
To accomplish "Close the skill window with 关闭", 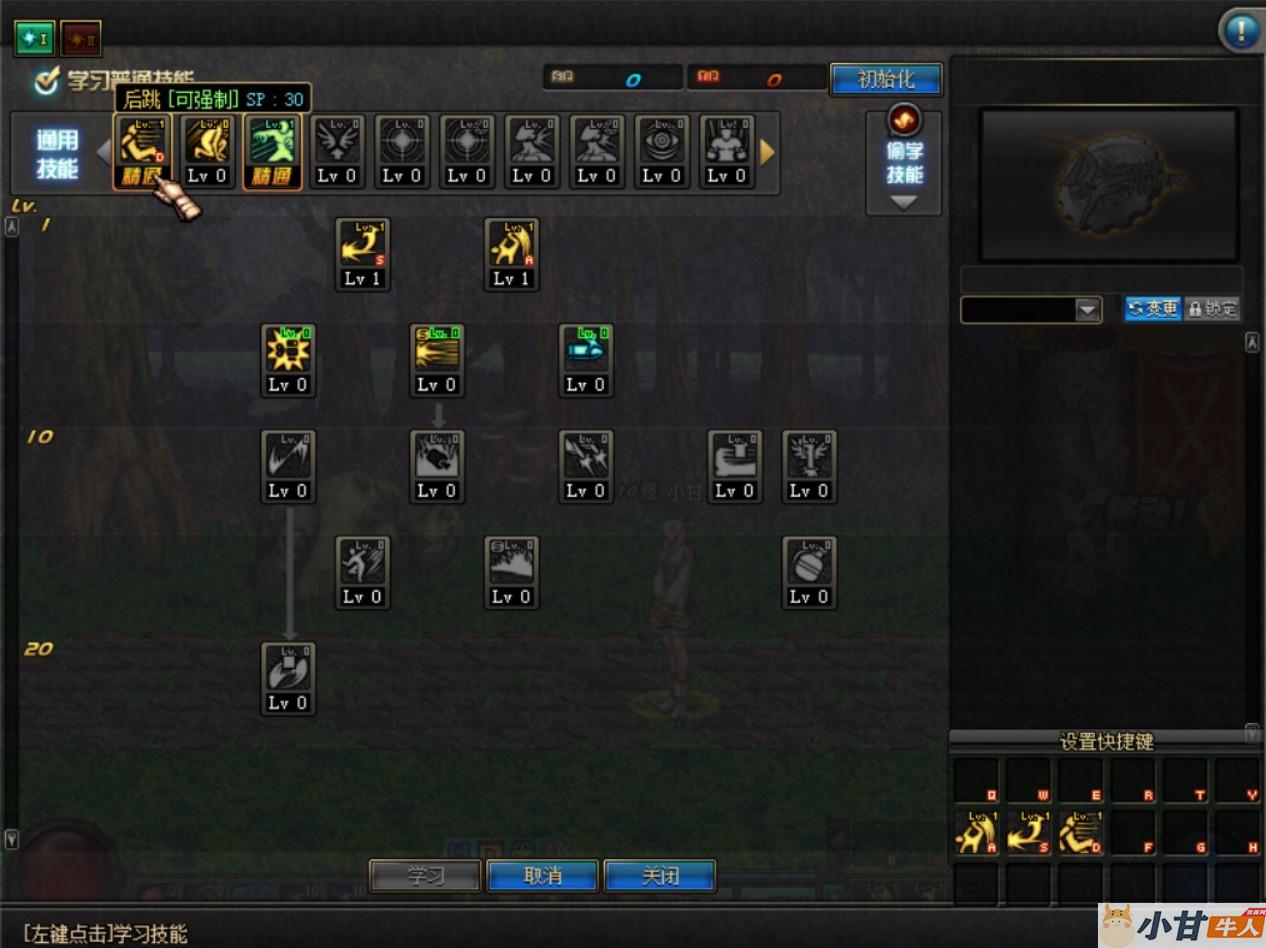I will pyautogui.click(x=660, y=876).
